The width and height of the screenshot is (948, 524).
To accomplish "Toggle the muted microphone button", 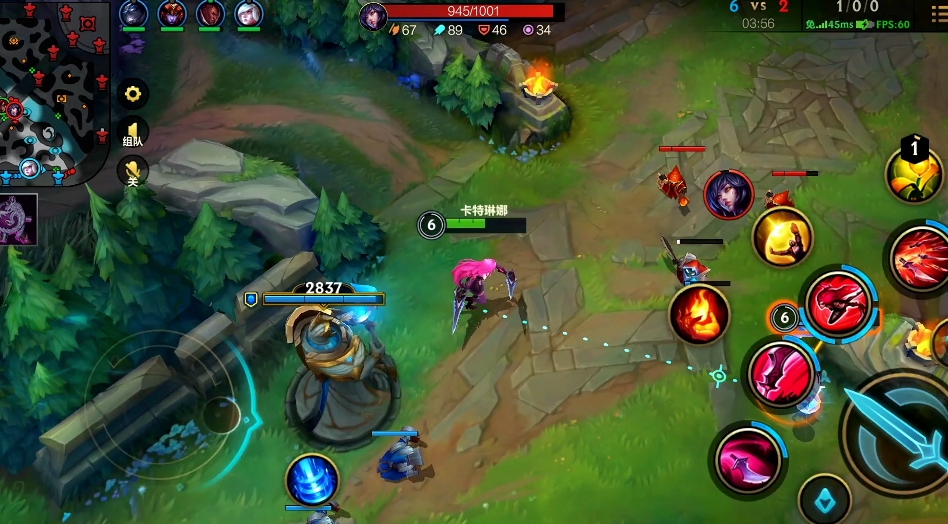I will tap(133, 170).
